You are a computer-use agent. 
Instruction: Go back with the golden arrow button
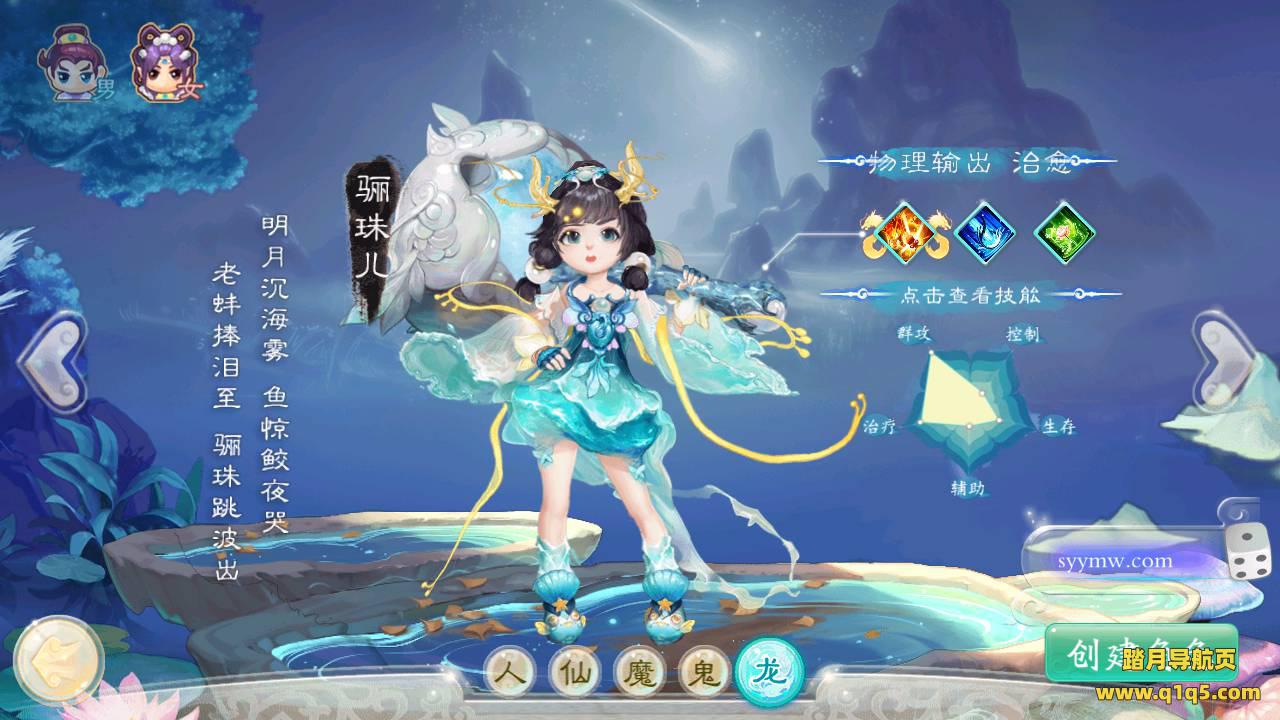click(x=59, y=661)
